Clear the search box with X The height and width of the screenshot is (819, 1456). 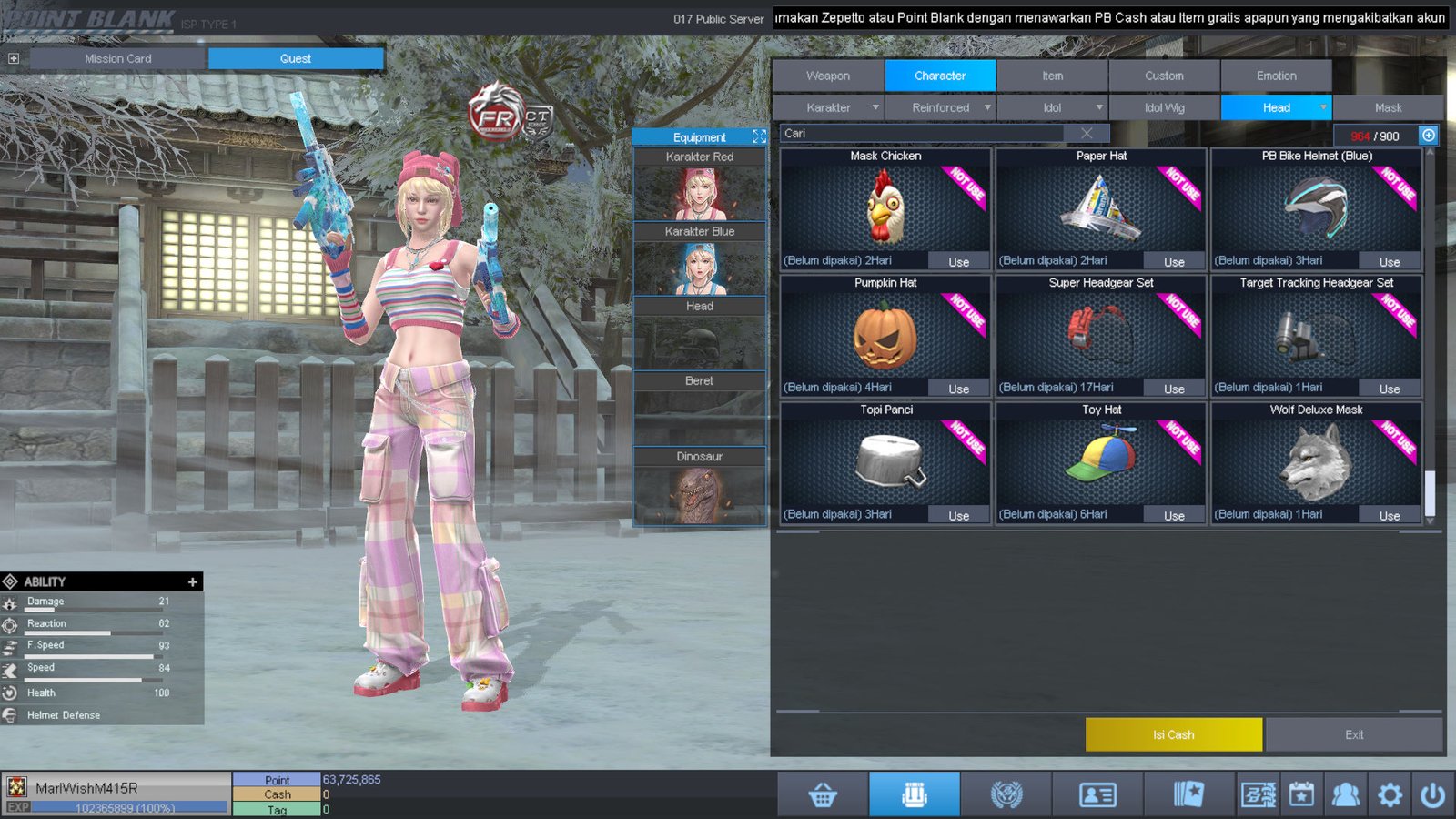(x=1087, y=134)
